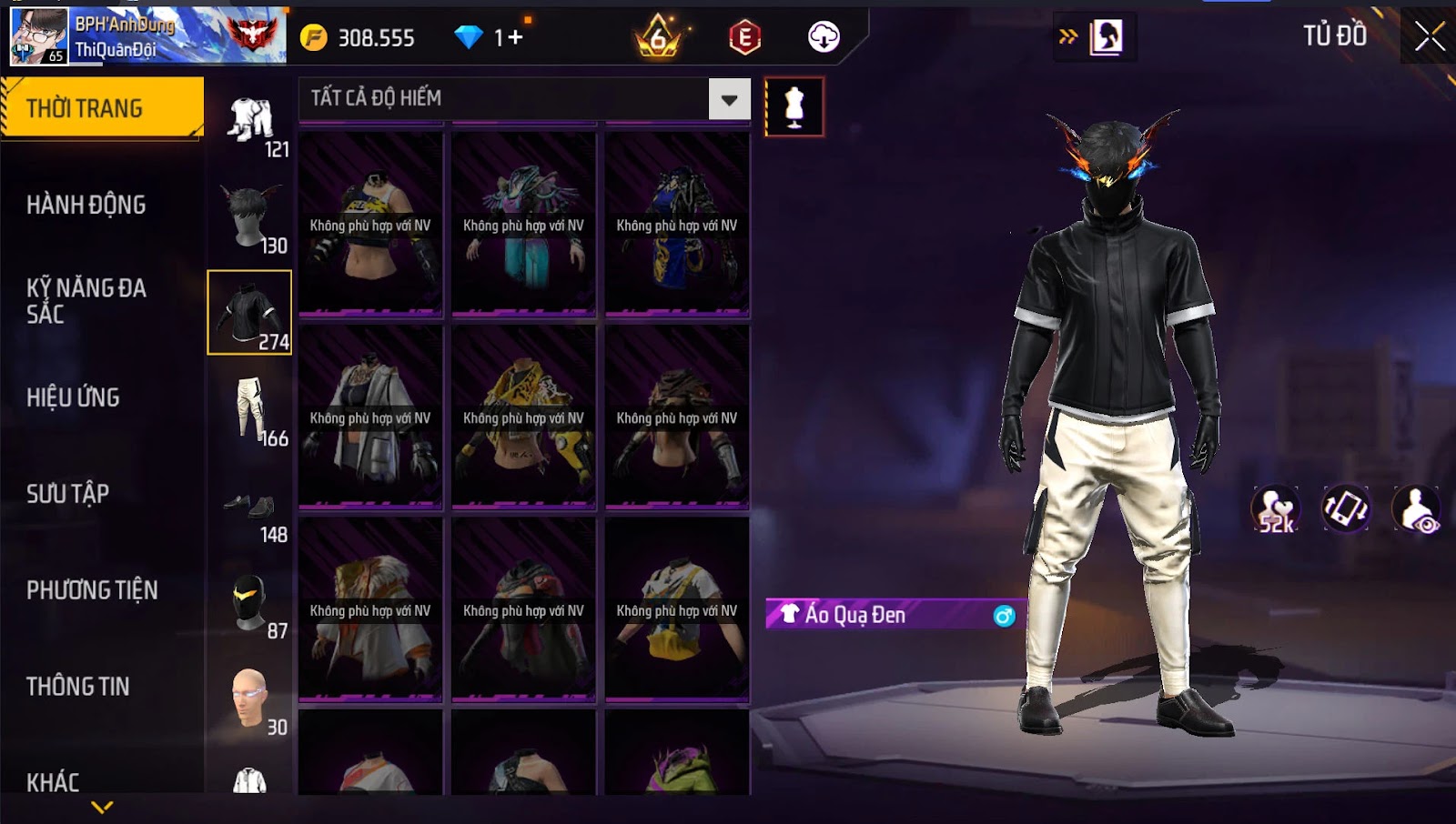1456x824 pixels.
Task: Close the wardrobe screen
Action: [x=1429, y=36]
